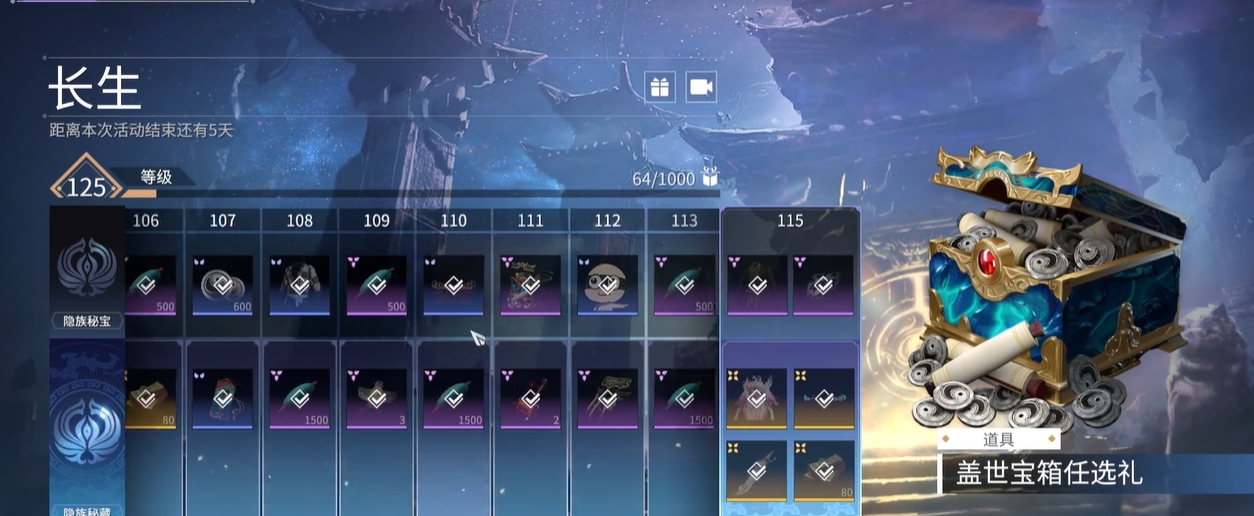Pick the level 112 cartoon face reward
Image resolution: width=1254 pixels, height=516 pixels.
coord(607,285)
